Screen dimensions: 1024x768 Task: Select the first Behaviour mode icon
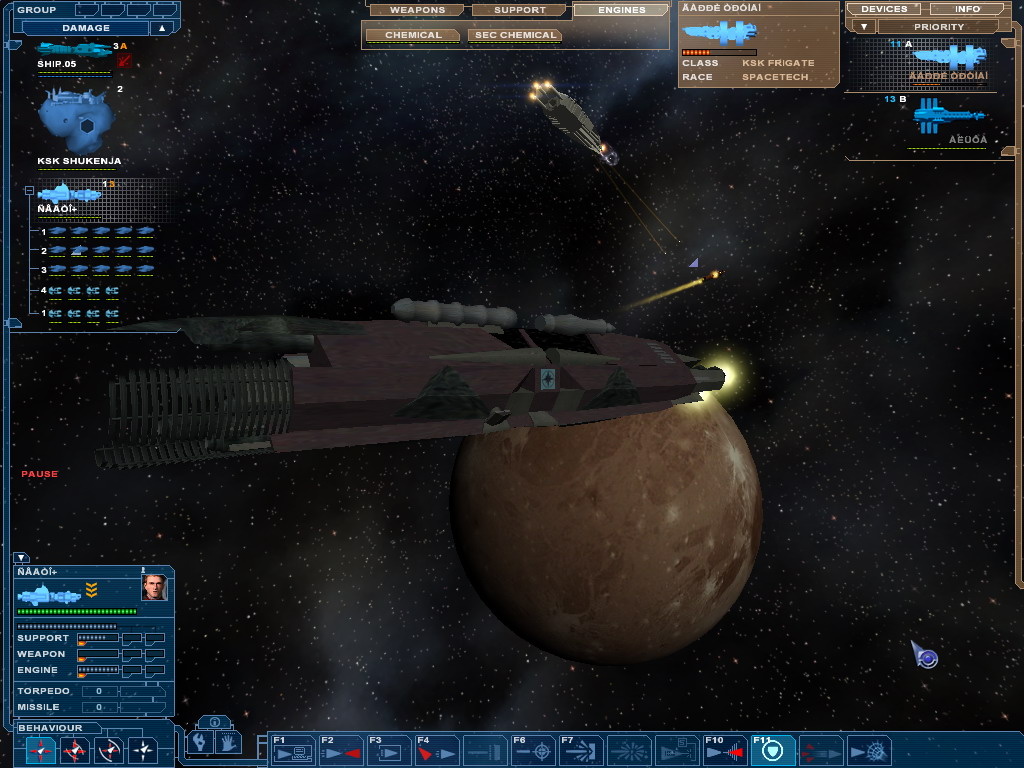click(x=41, y=749)
